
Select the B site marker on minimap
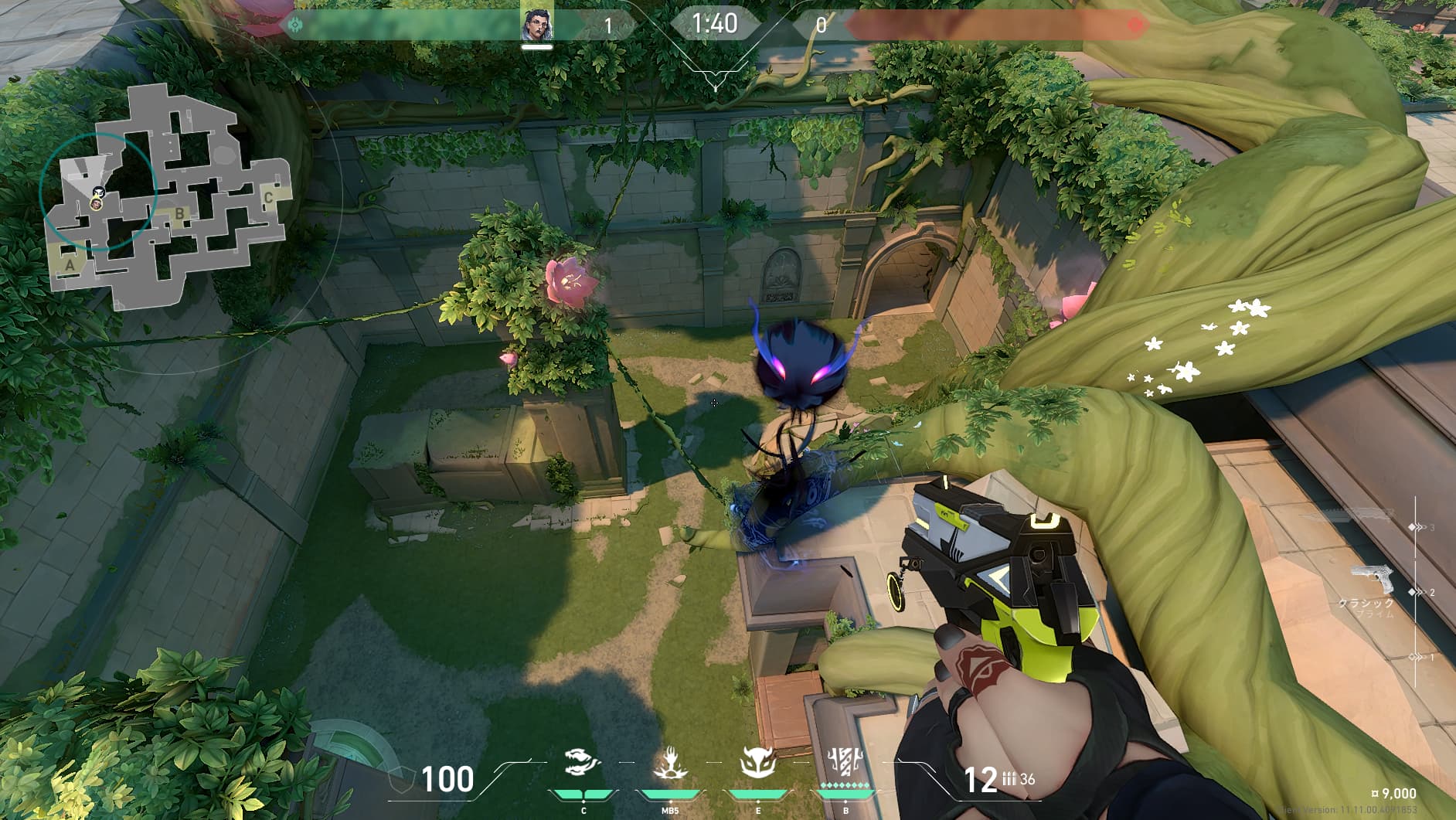coord(179,214)
